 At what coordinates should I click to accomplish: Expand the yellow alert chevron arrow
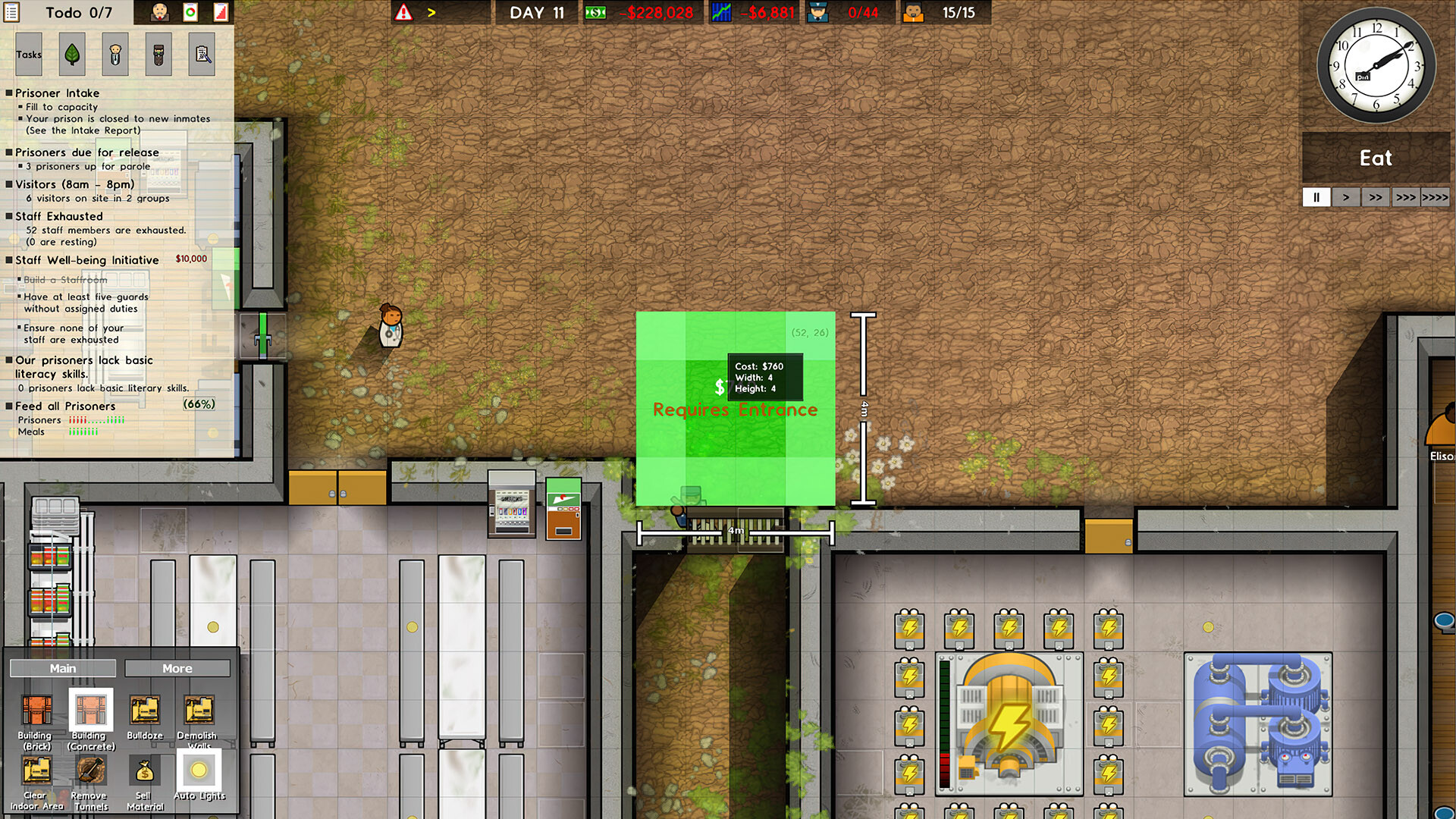pos(430,11)
